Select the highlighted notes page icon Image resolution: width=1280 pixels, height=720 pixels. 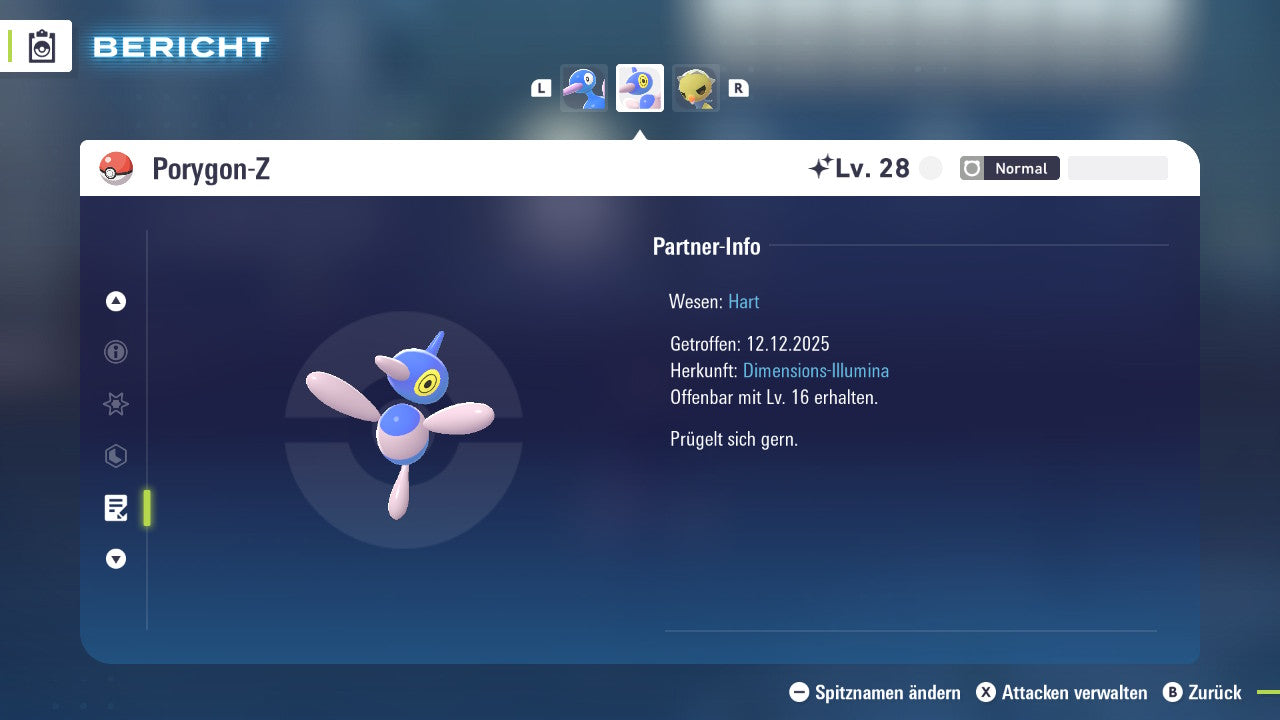pos(116,508)
